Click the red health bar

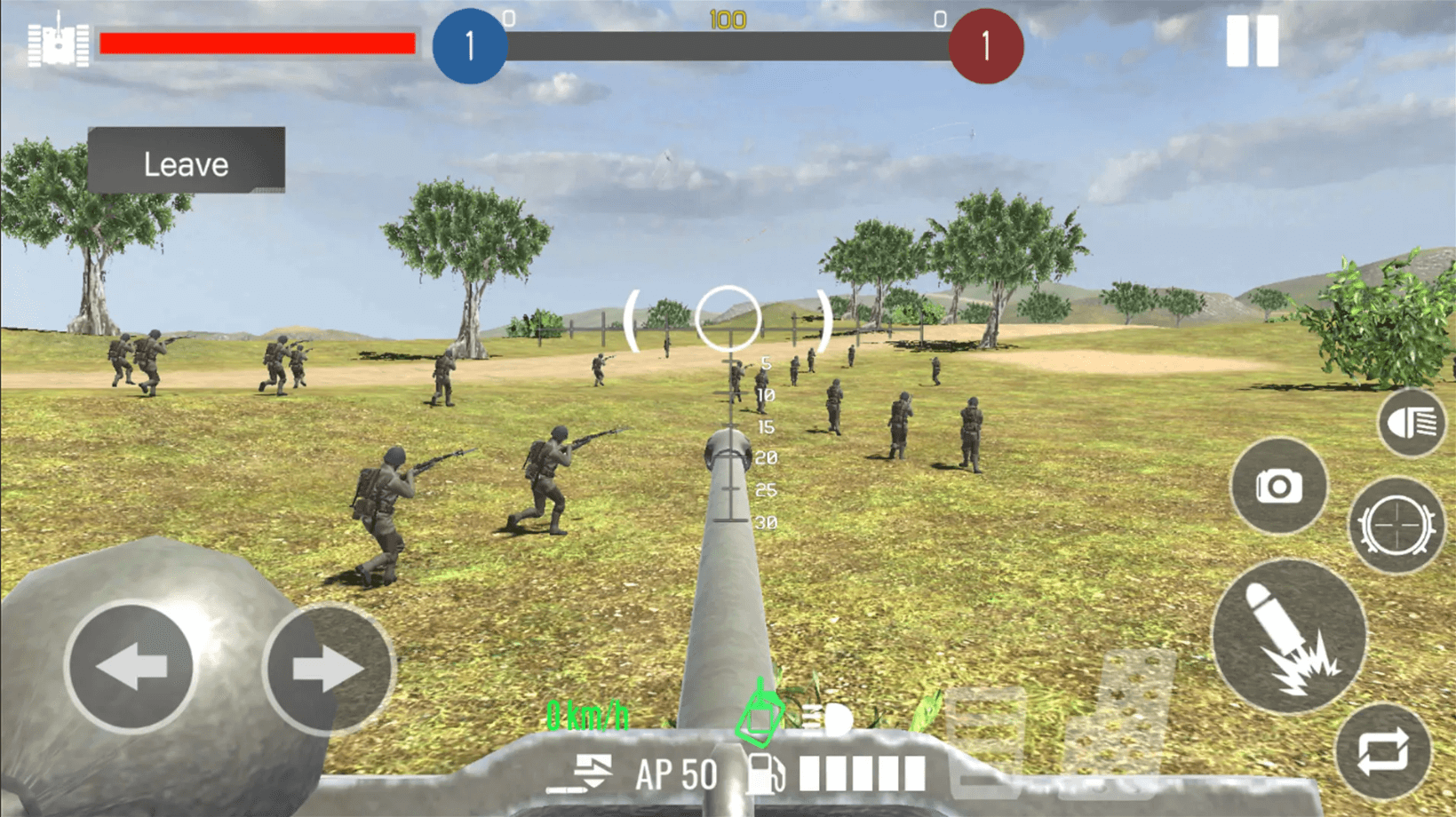[257, 42]
